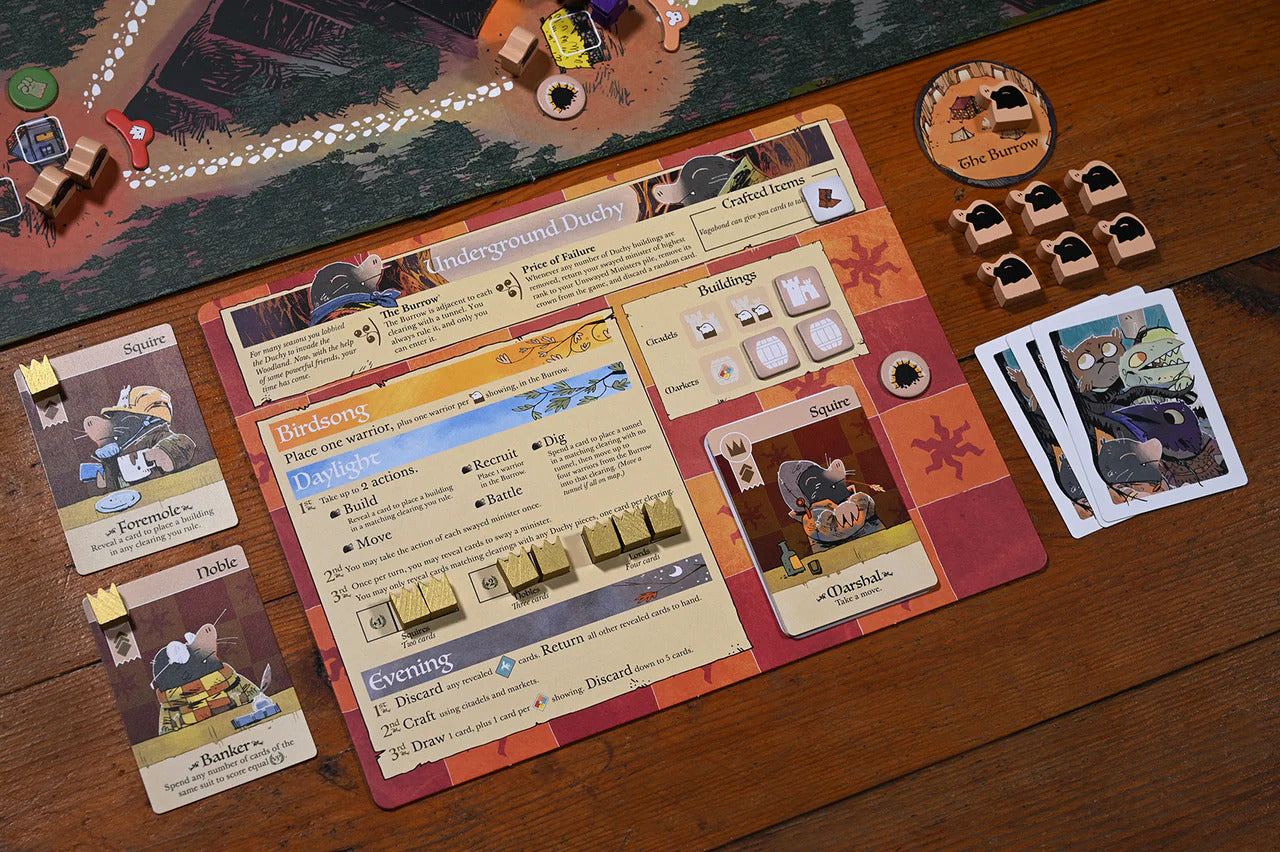
Task: Pick the tunnel token beside the Buildings panel
Action: (x=905, y=374)
